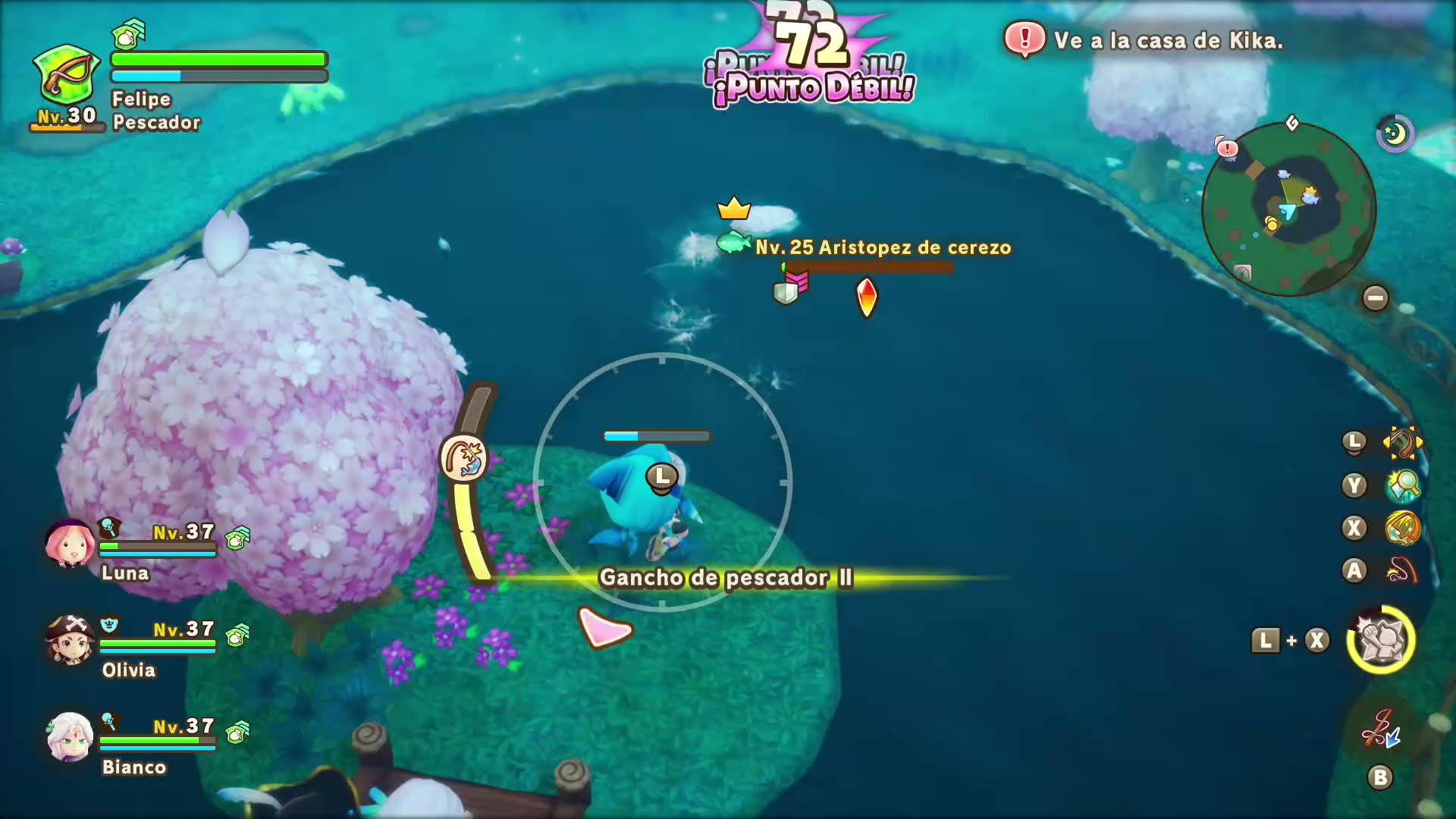Check the crescent moon night-time indicator

(x=1395, y=134)
